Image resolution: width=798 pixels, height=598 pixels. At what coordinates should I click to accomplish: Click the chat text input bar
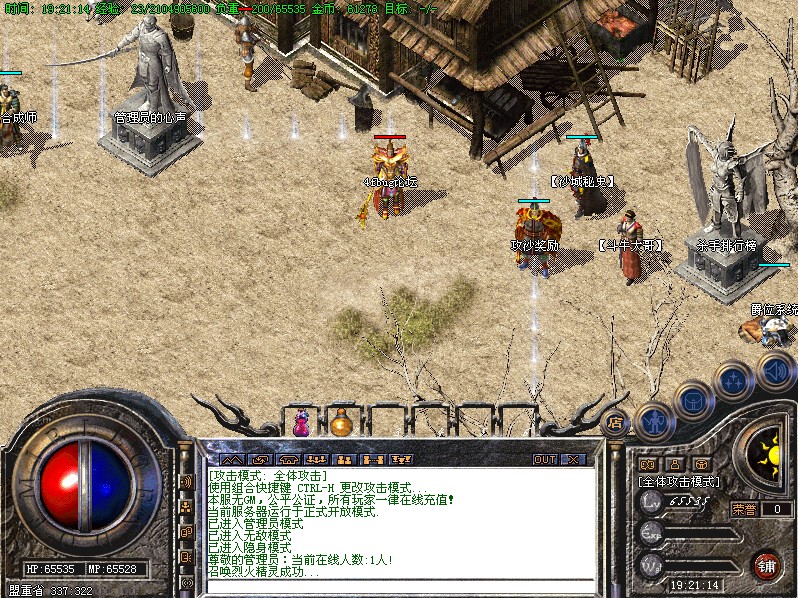pyautogui.click(x=400, y=584)
